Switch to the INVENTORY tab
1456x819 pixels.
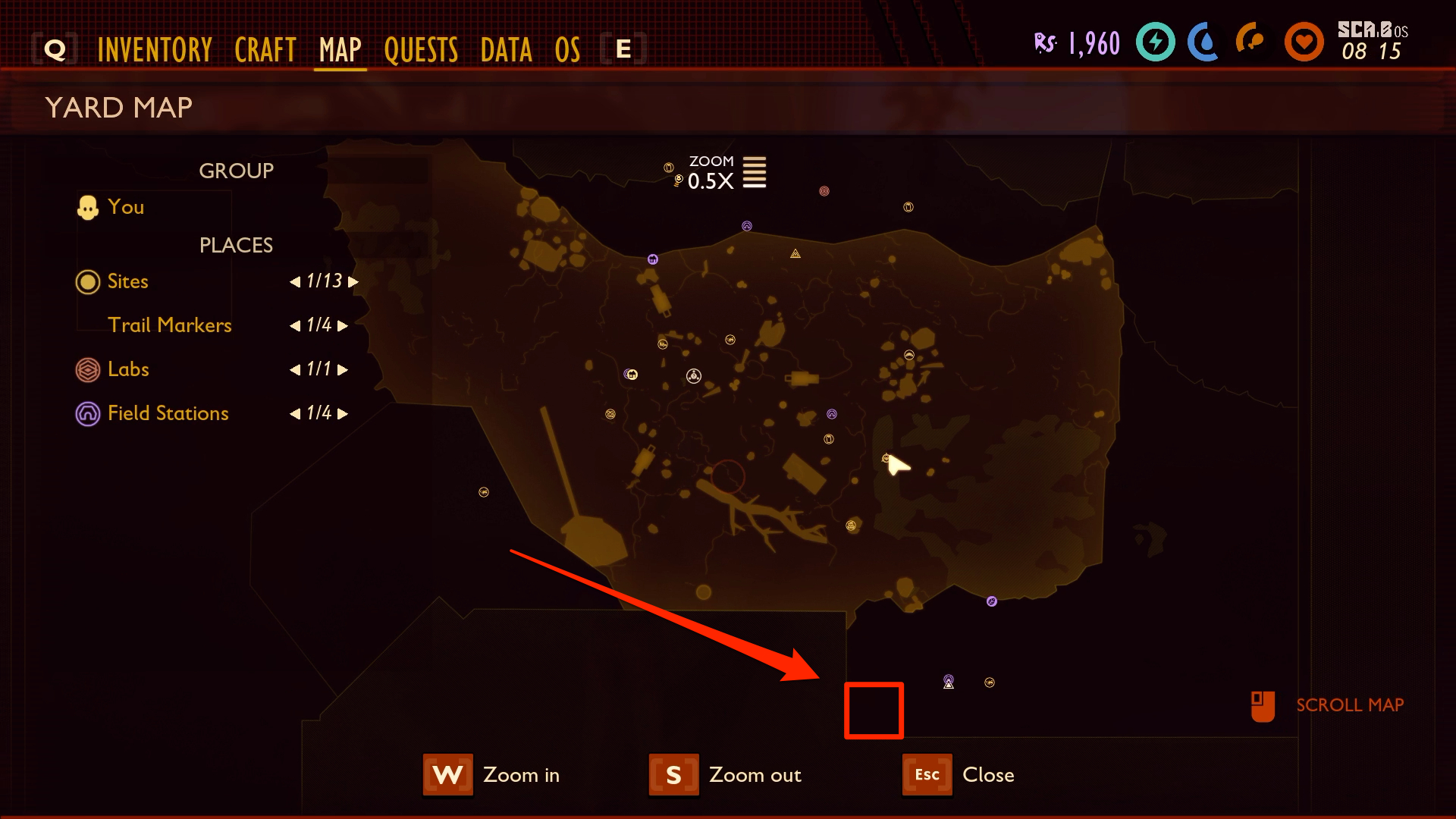(154, 49)
